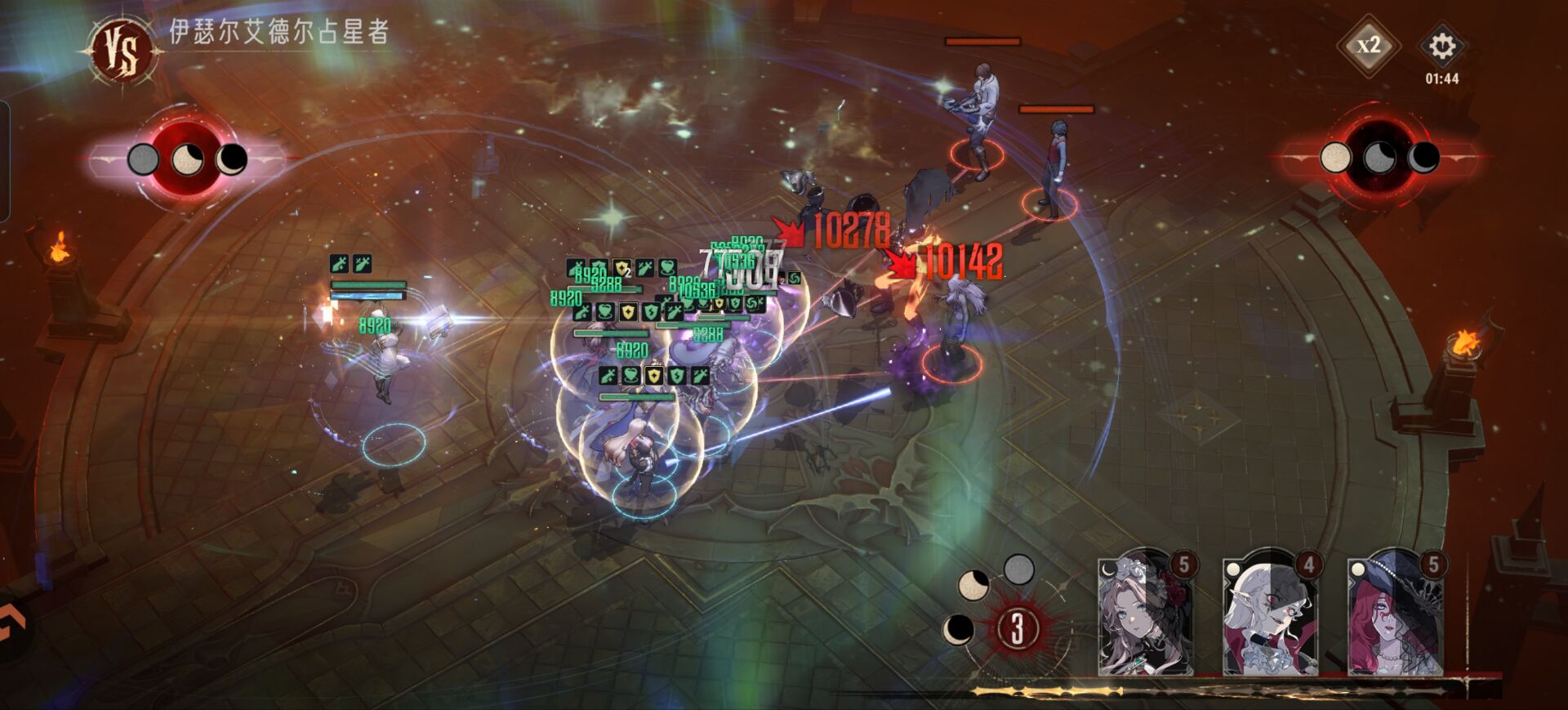Play the brown-haired girl skill card
Viewport: 1568px width, 710px height.
pyautogui.click(x=1145, y=614)
